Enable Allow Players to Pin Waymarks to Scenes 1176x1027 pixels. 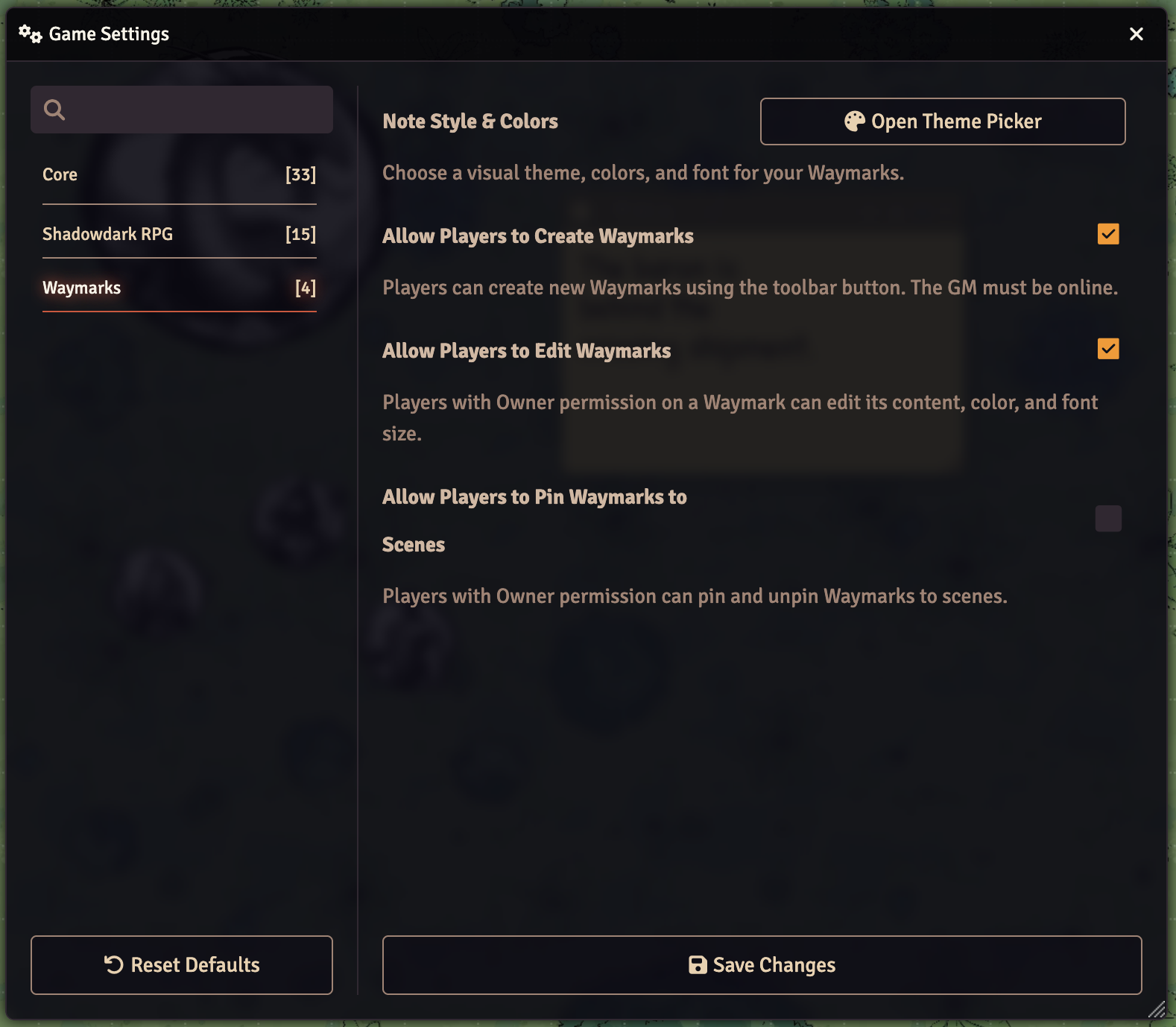[1108, 519]
